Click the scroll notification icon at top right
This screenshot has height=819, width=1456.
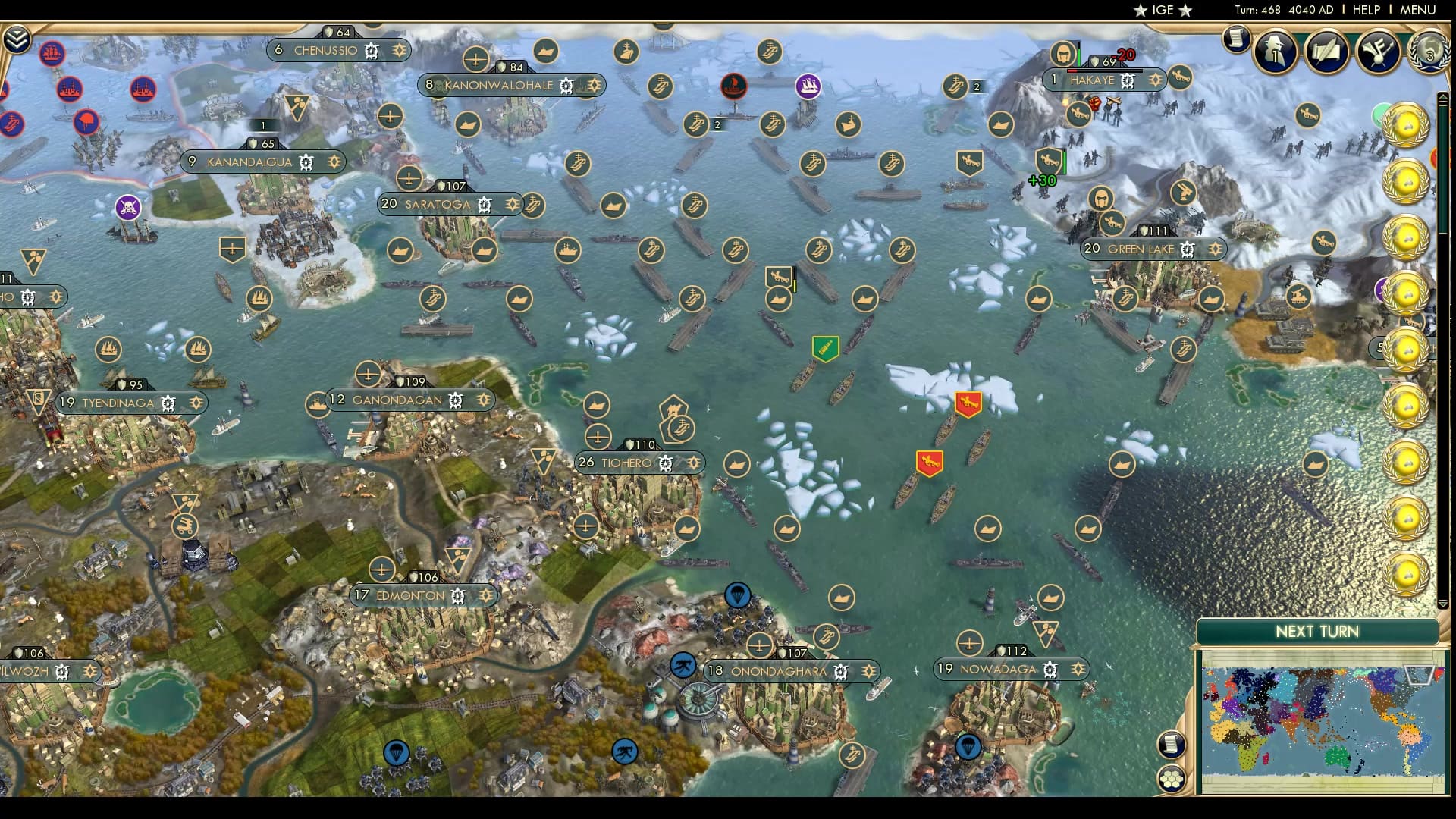click(1236, 39)
